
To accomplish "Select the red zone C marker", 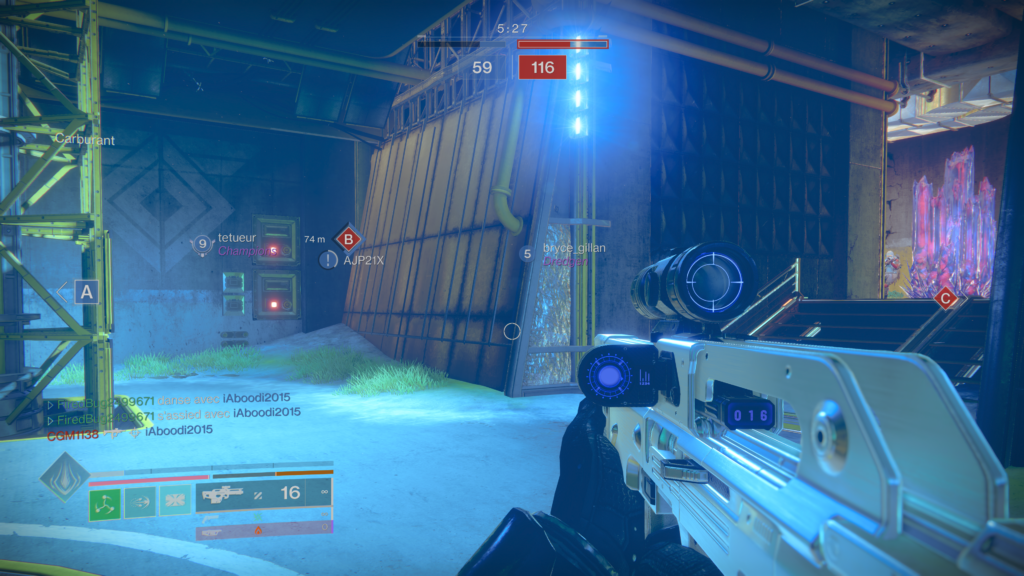I will point(945,297).
